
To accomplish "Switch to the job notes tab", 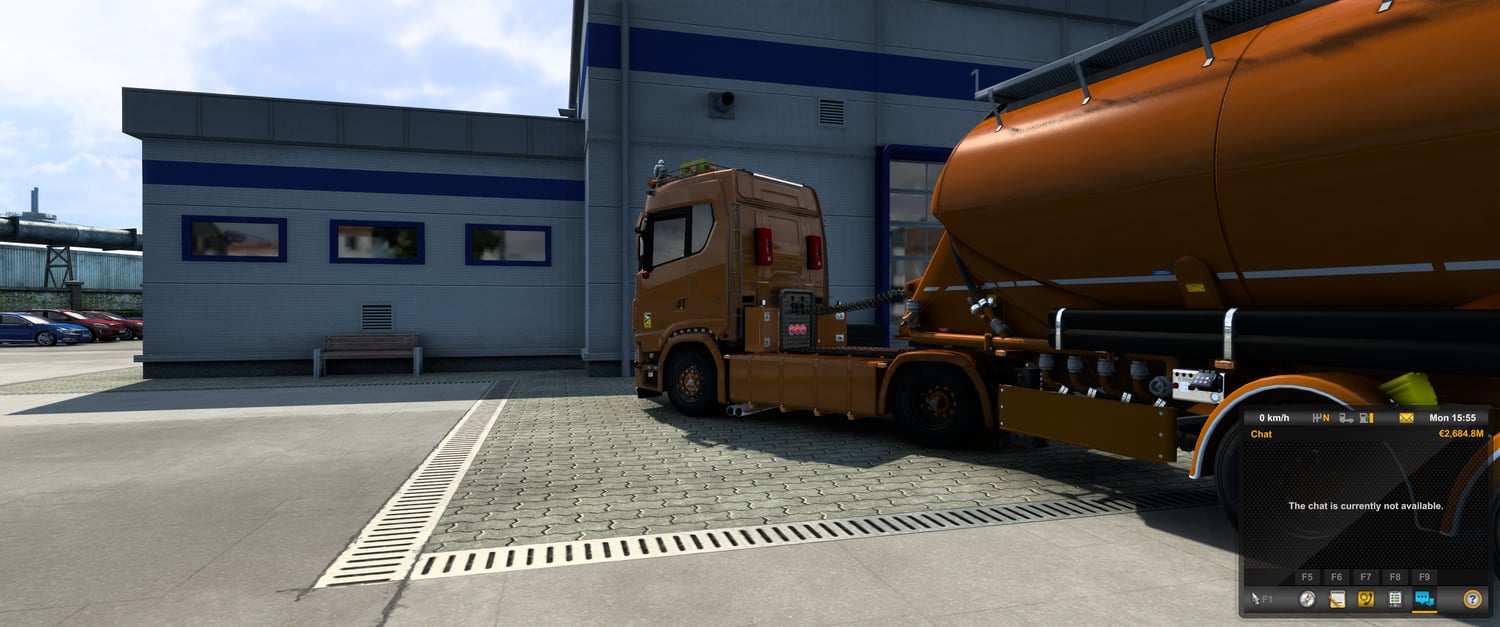I will coord(1337,599).
